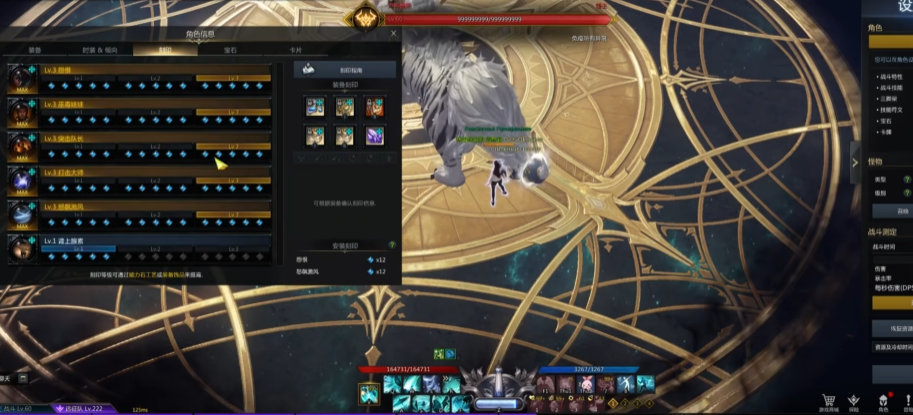The height and width of the screenshot is (415, 913).
Task: Click the 怨恨 engraving portrait icon
Action: coord(20,78)
